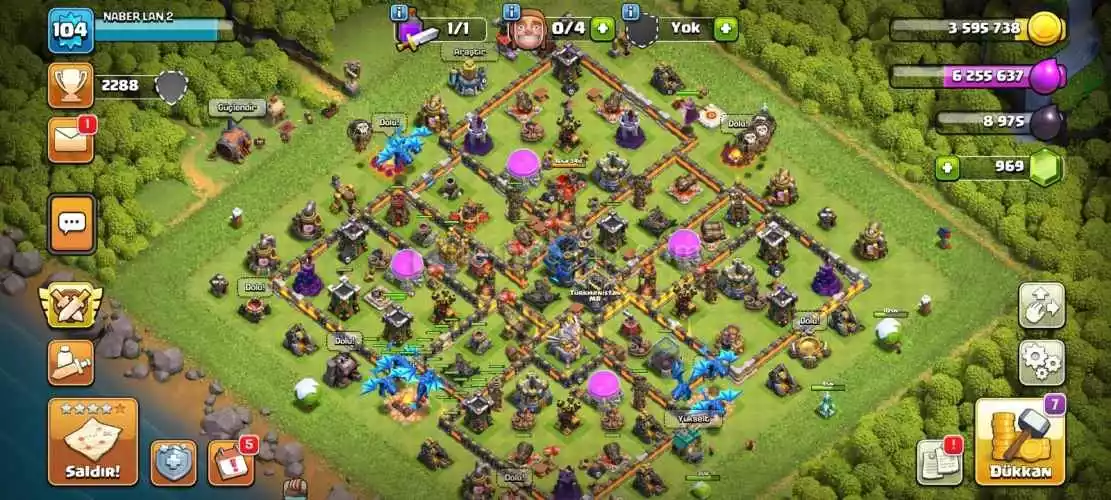Open the blue shield defense log button

[x=174, y=462]
